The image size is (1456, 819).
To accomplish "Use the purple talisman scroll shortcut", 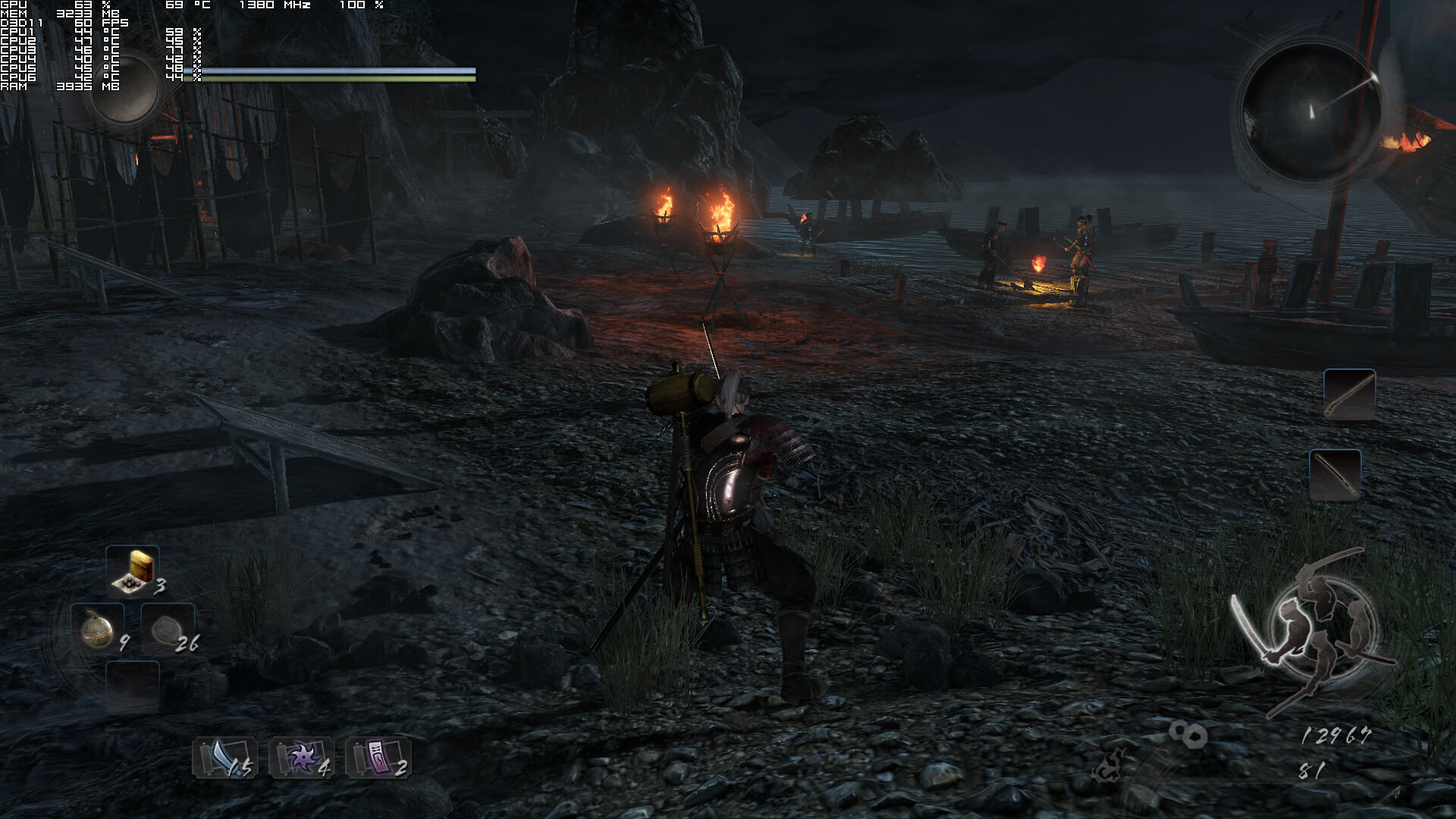I will click(x=378, y=758).
